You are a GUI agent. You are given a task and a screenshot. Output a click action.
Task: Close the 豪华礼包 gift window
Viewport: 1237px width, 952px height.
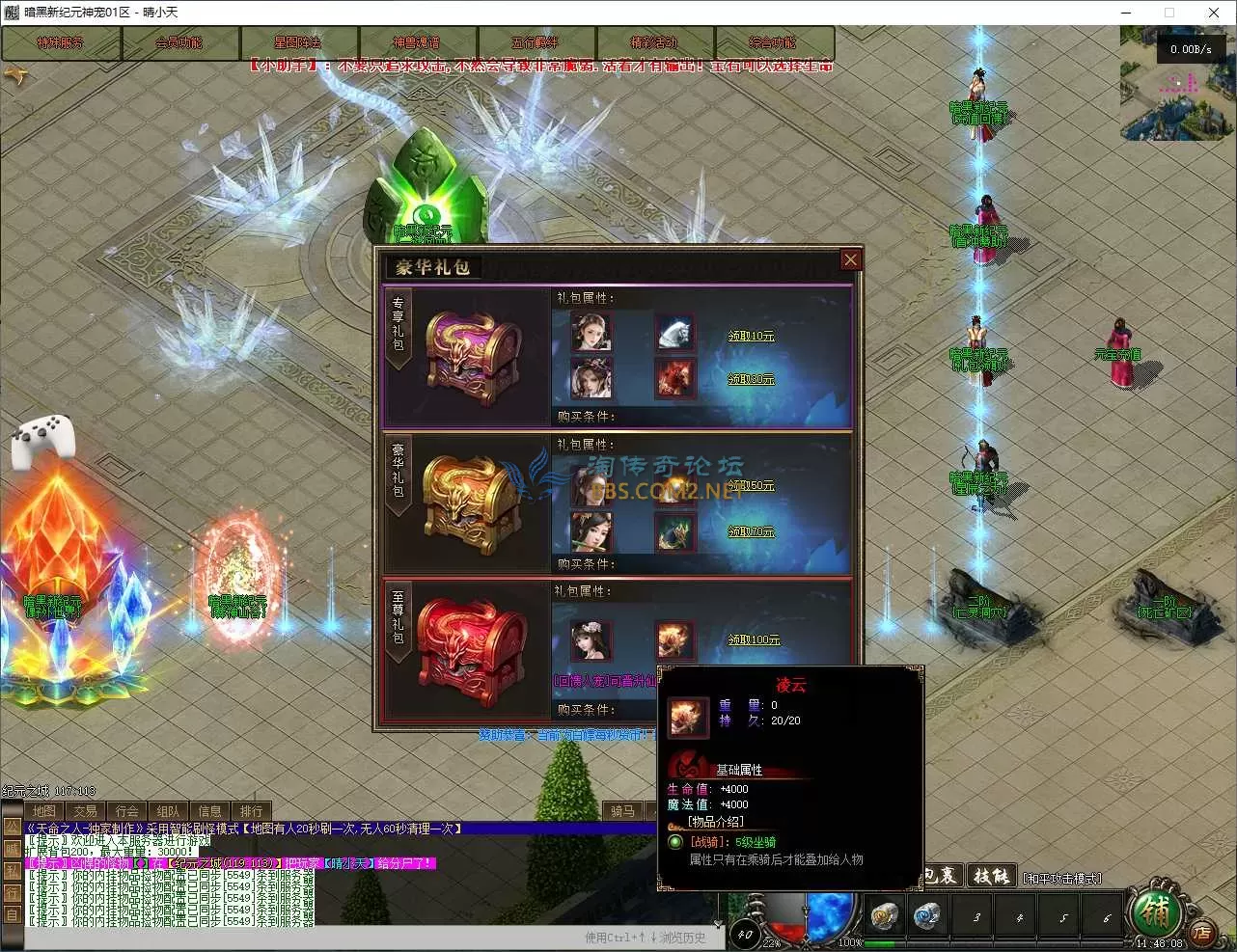click(x=850, y=259)
